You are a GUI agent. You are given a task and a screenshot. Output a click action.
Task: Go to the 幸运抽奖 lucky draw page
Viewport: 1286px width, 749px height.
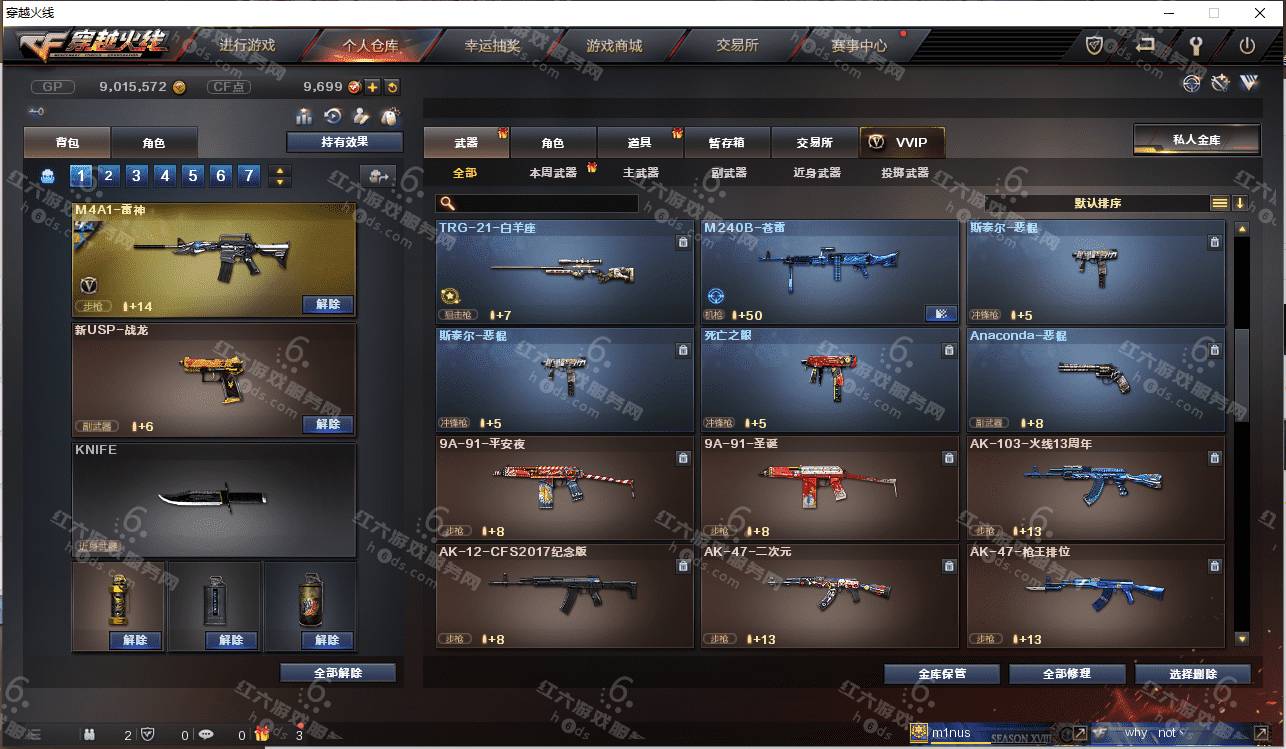click(492, 45)
